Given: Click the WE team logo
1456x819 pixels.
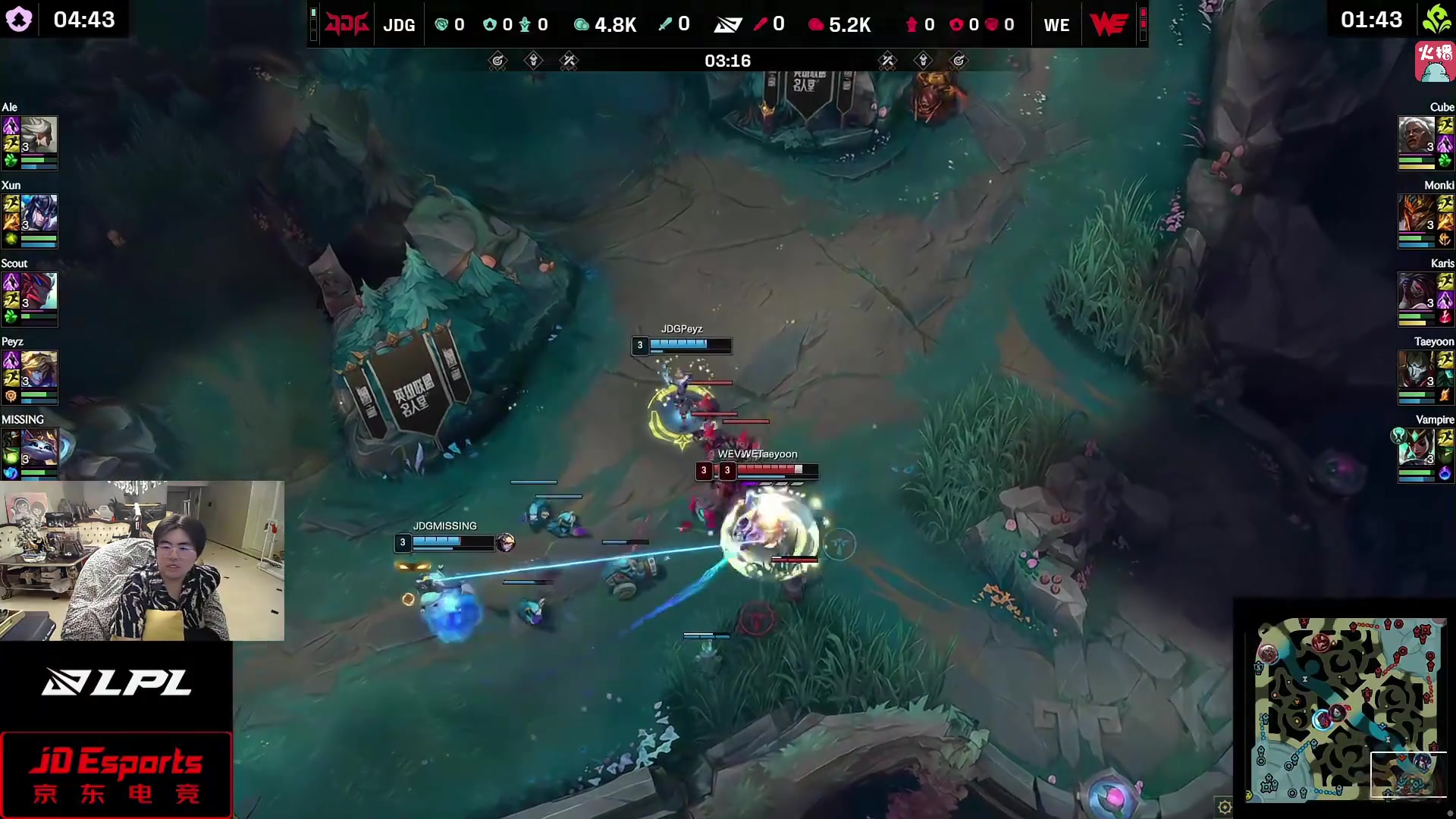Looking at the screenshot, I should coord(1108,24).
